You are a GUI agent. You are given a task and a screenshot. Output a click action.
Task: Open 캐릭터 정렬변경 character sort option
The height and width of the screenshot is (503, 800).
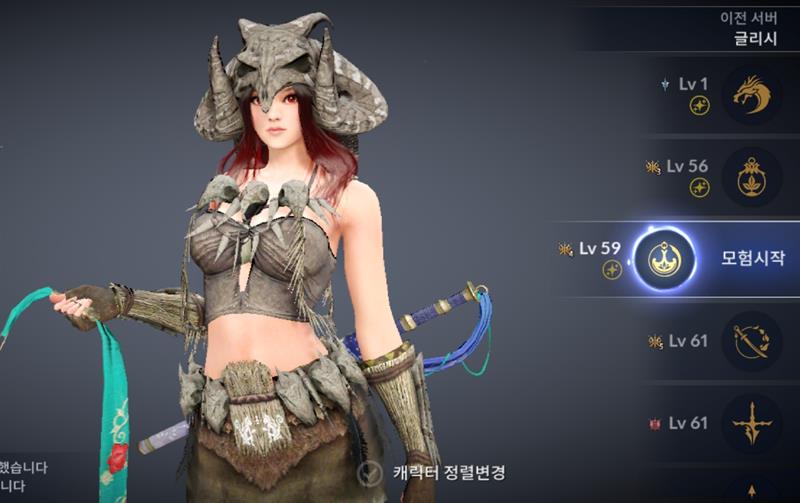click(431, 472)
